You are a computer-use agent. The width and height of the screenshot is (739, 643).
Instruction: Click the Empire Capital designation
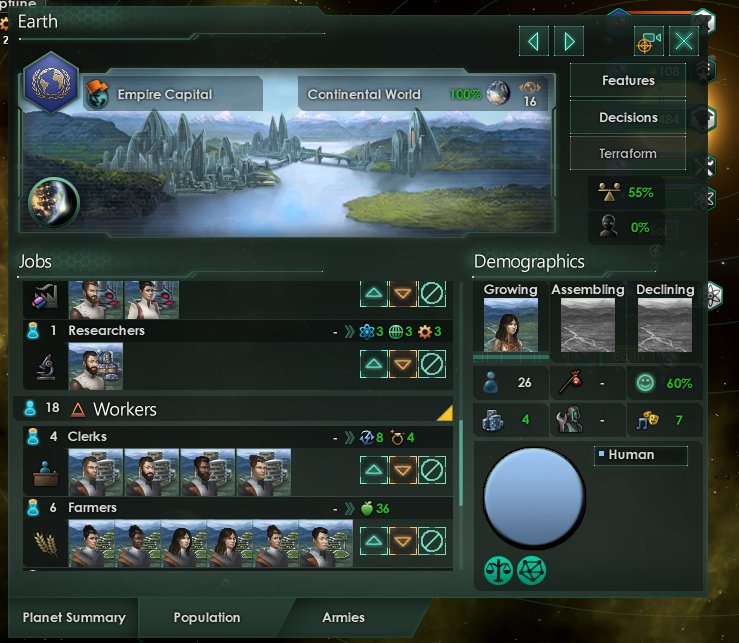[165, 95]
